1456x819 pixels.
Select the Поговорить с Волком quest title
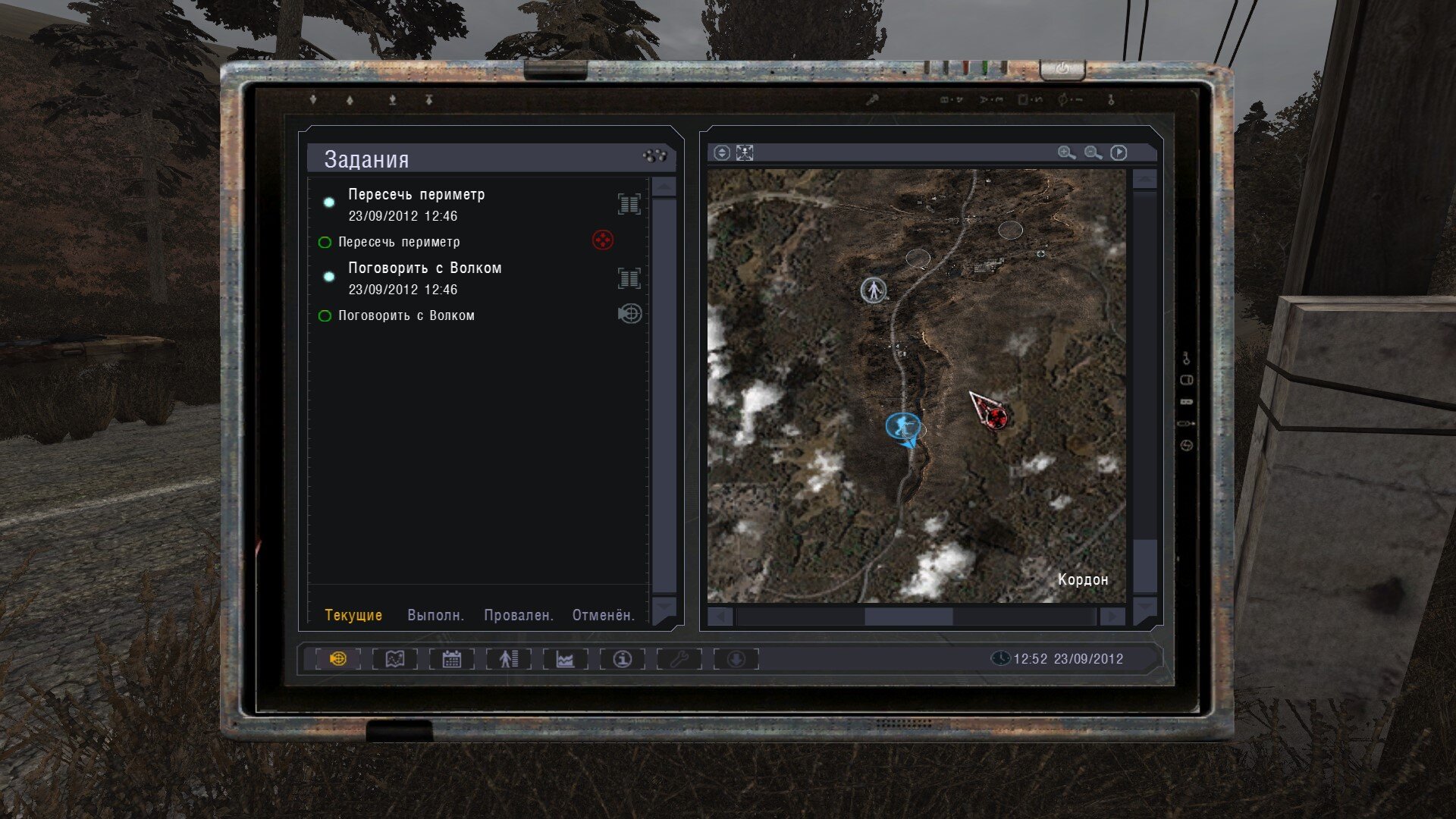pyautogui.click(x=425, y=268)
